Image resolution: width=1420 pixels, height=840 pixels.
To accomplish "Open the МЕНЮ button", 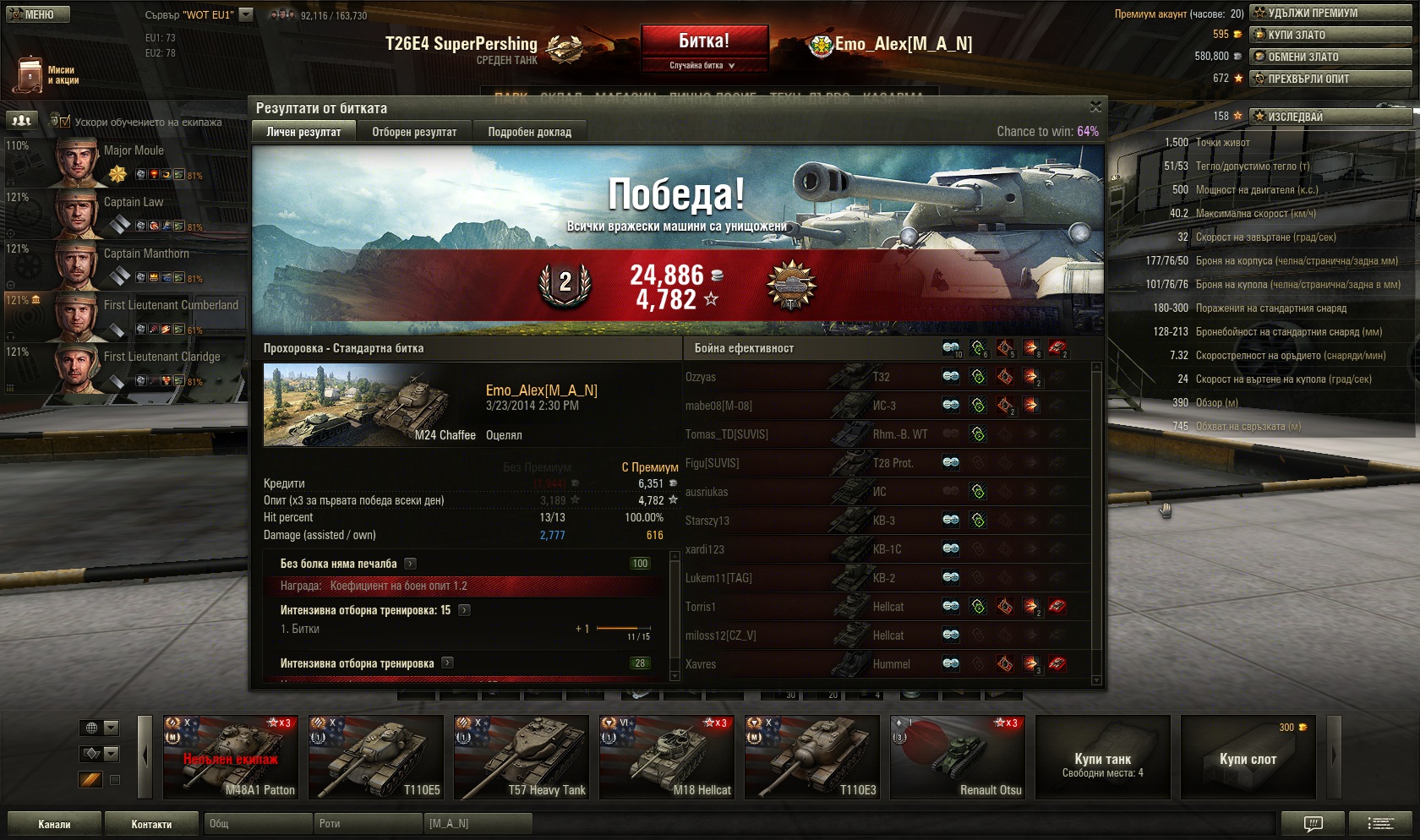I will (38, 14).
